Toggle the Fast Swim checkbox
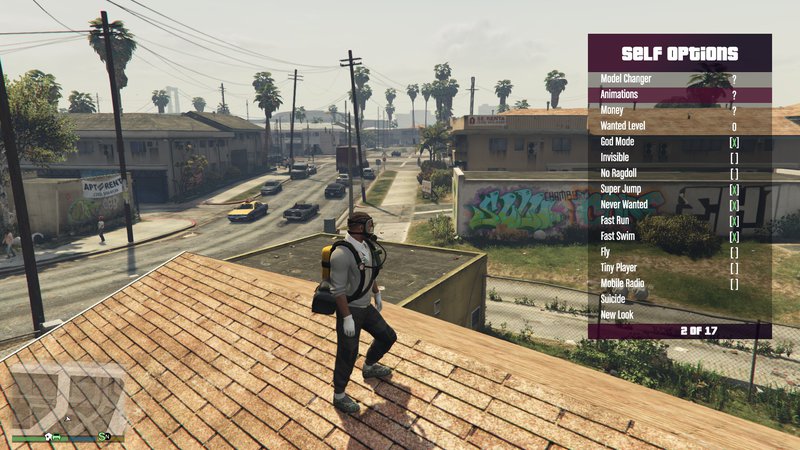The image size is (800, 450). tap(734, 237)
